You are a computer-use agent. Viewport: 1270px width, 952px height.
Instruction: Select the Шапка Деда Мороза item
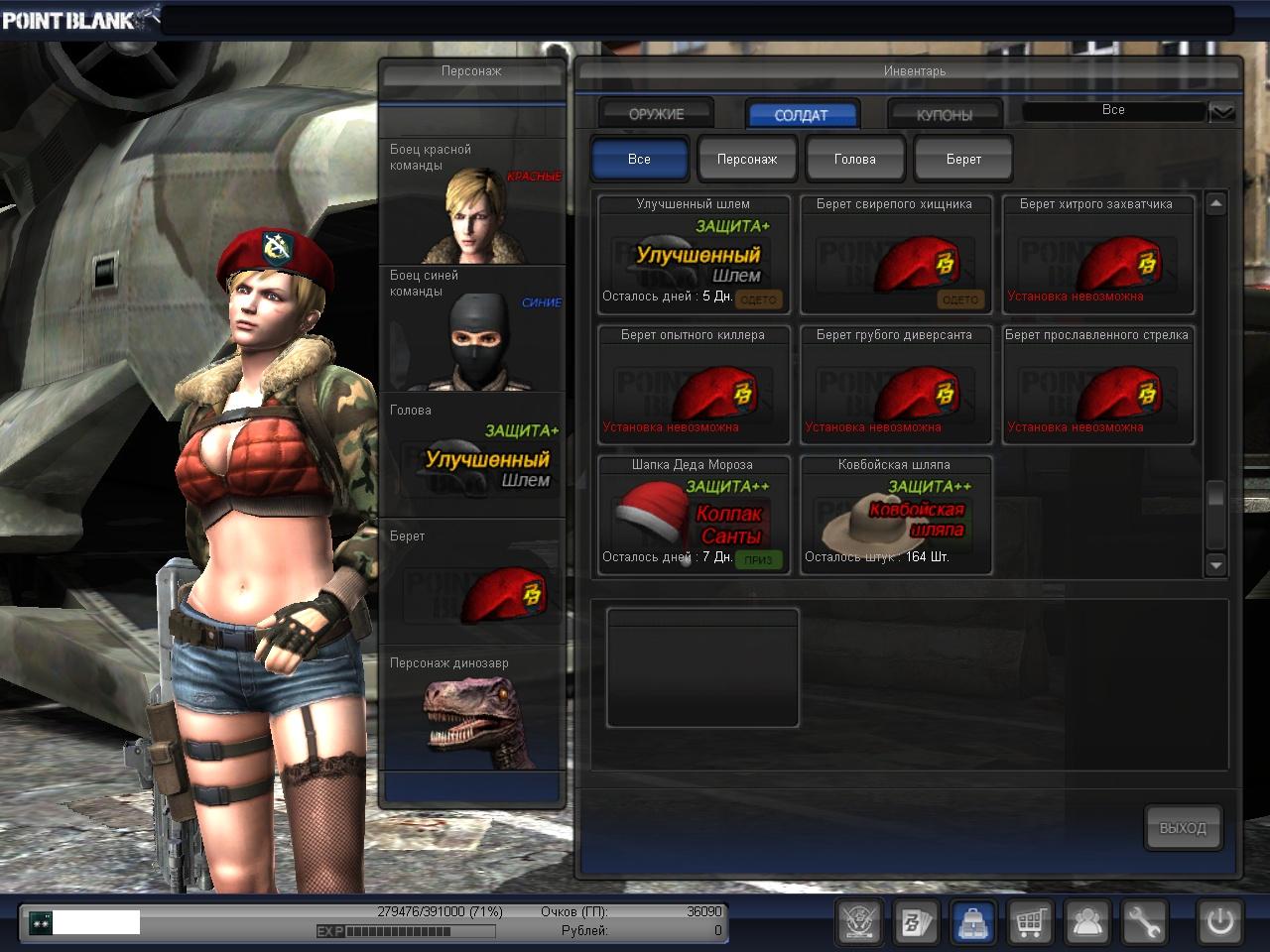[x=694, y=516]
